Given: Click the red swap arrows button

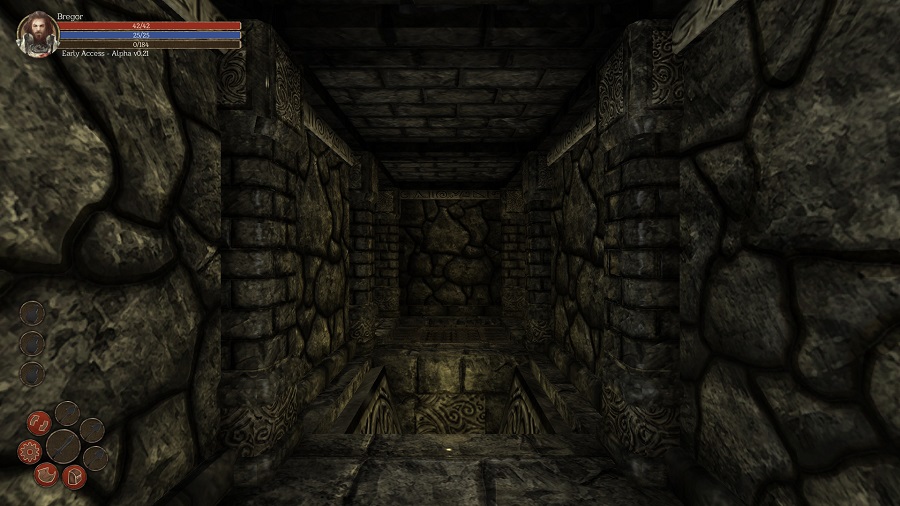Looking at the screenshot, I should pos(39,422).
